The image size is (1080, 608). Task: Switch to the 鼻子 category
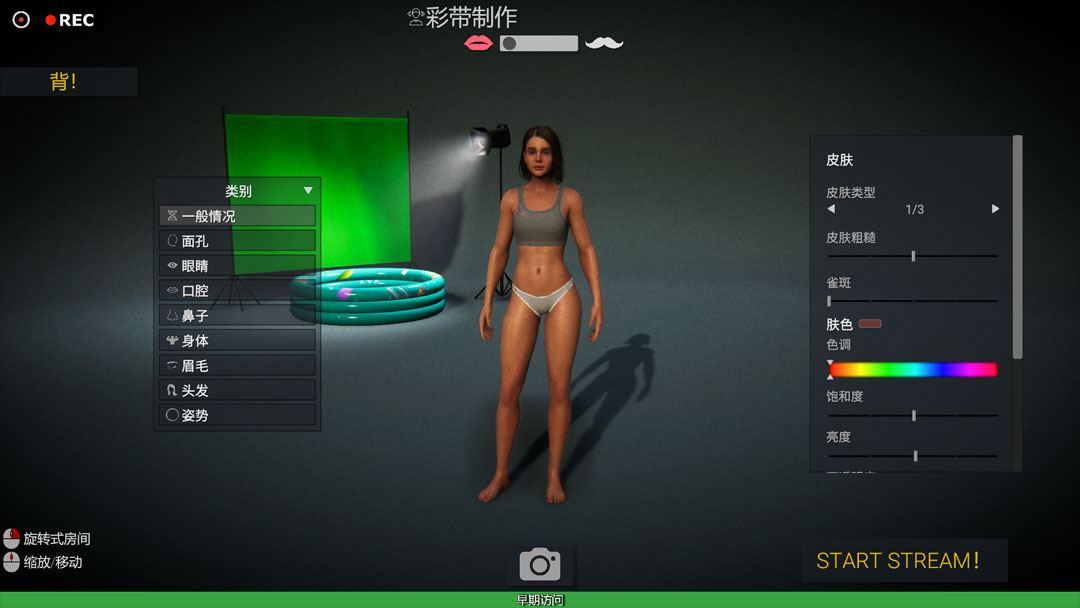(238, 316)
